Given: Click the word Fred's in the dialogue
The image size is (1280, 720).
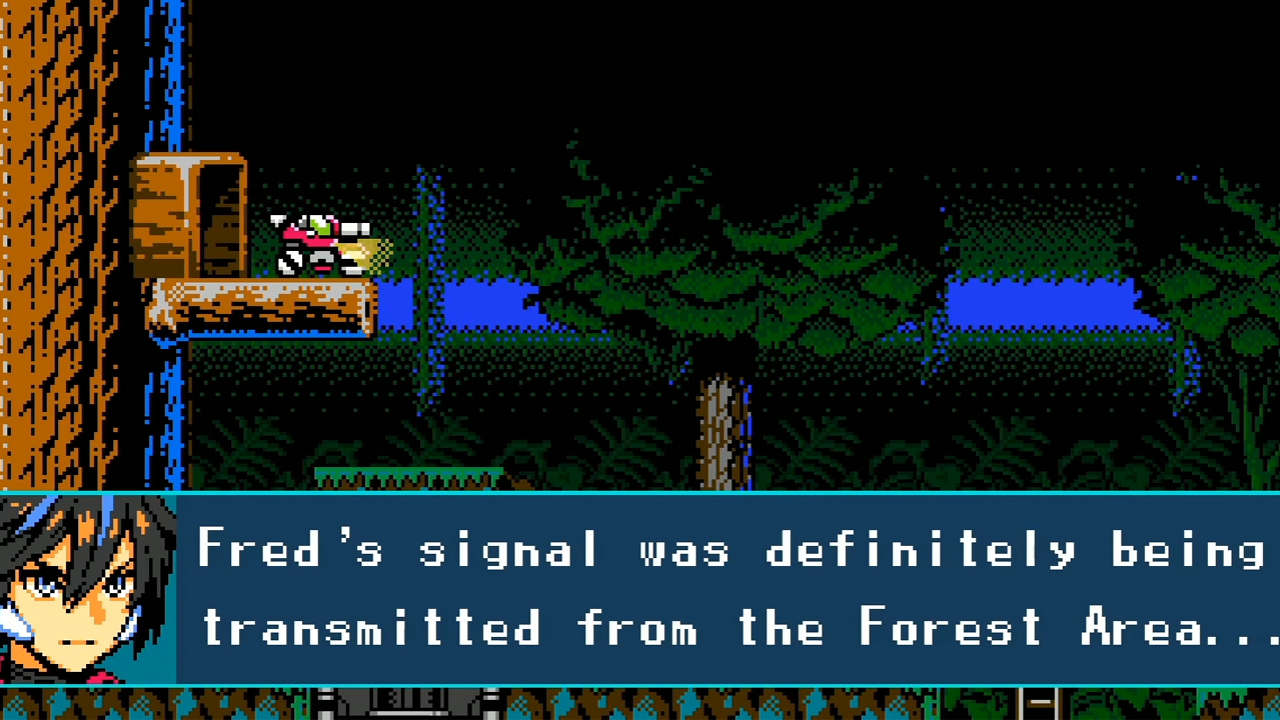Looking at the screenshot, I should (290, 548).
